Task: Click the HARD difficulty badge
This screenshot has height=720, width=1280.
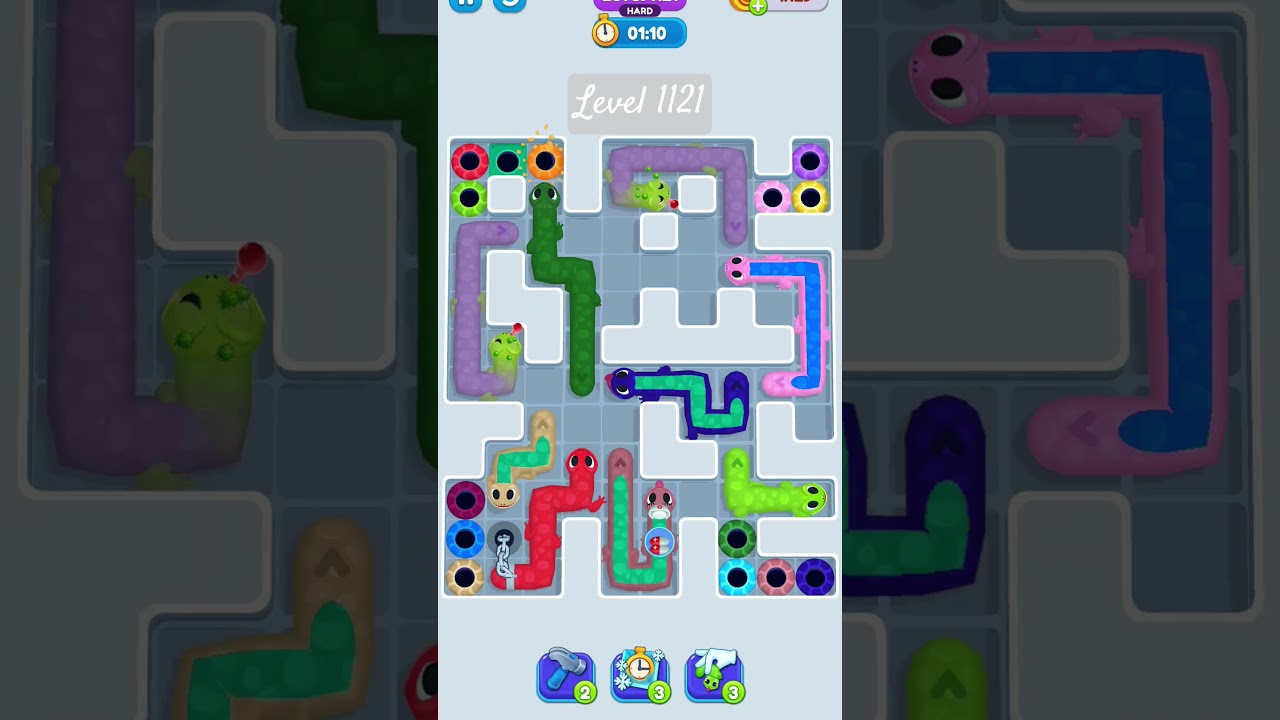Action: 639,8
